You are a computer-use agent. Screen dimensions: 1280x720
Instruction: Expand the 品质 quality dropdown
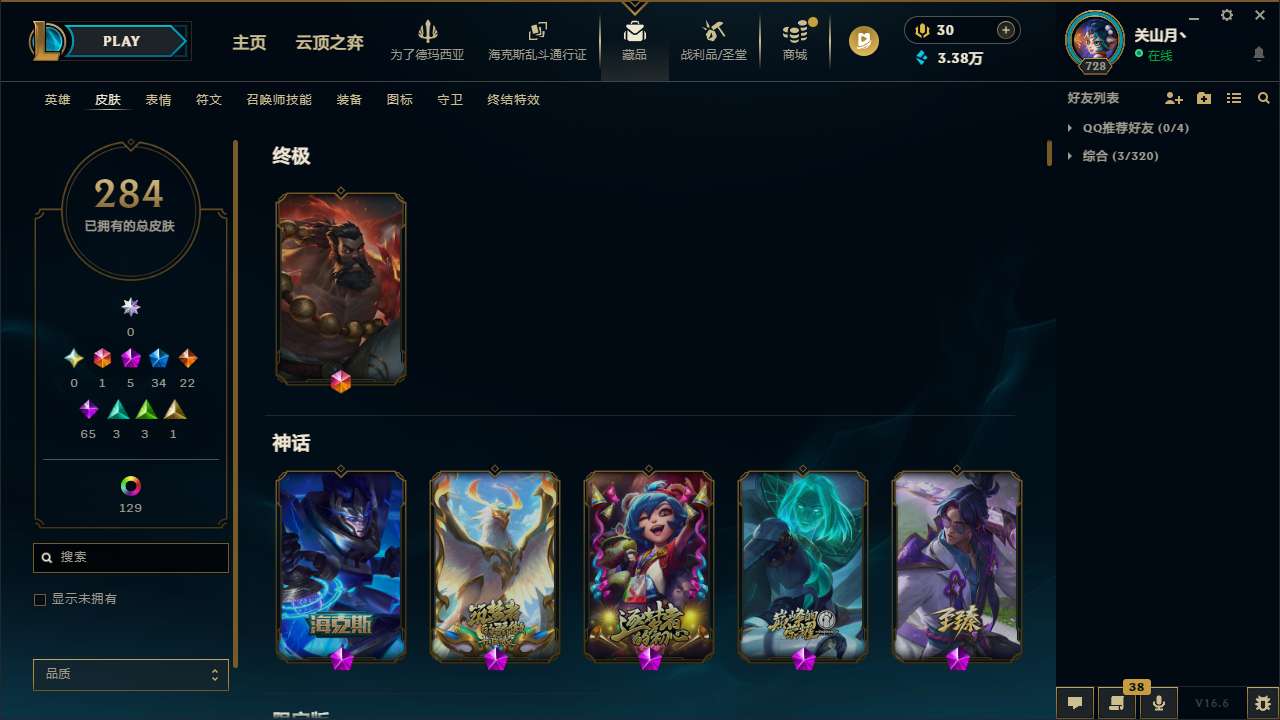tap(130, 674)
